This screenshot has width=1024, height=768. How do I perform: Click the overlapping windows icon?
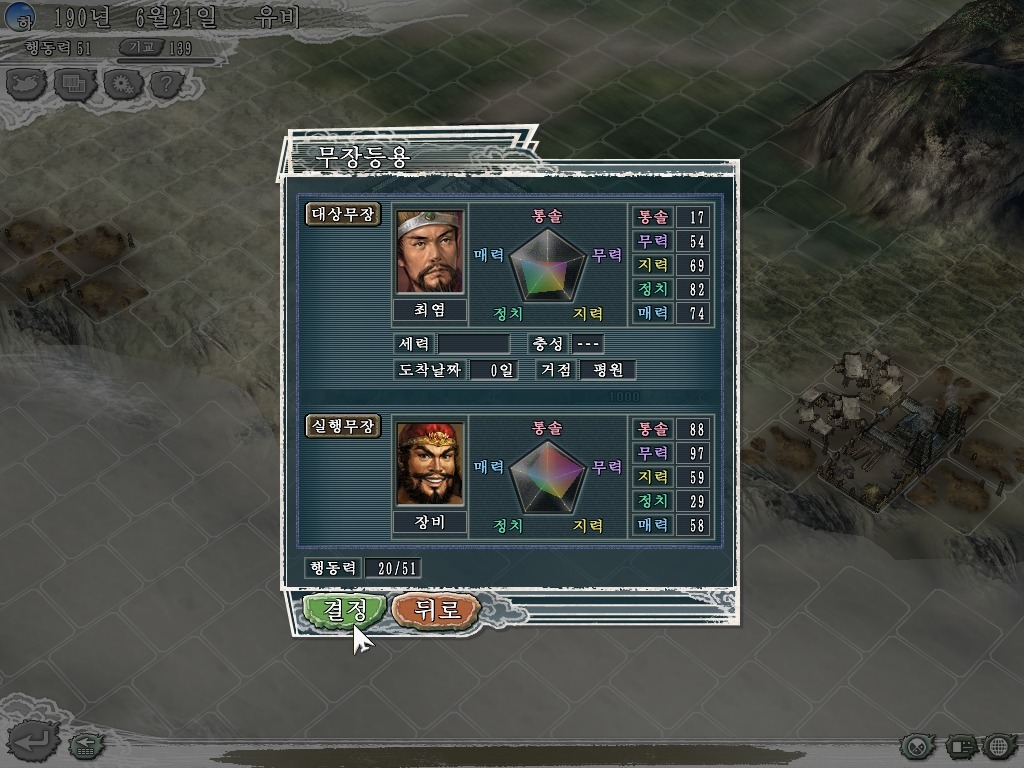point(74,84)
